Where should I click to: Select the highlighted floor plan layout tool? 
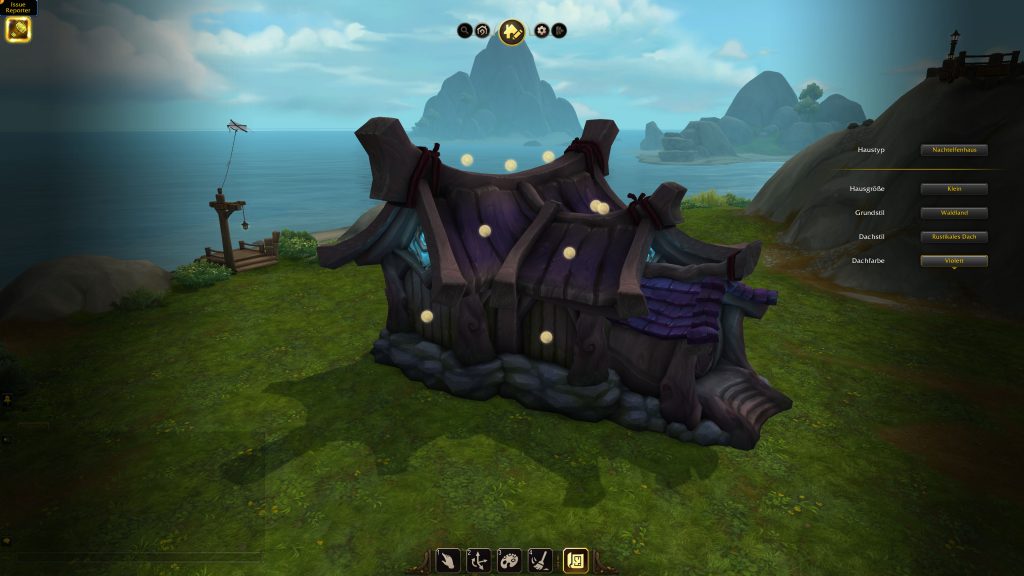coord(576,560)
